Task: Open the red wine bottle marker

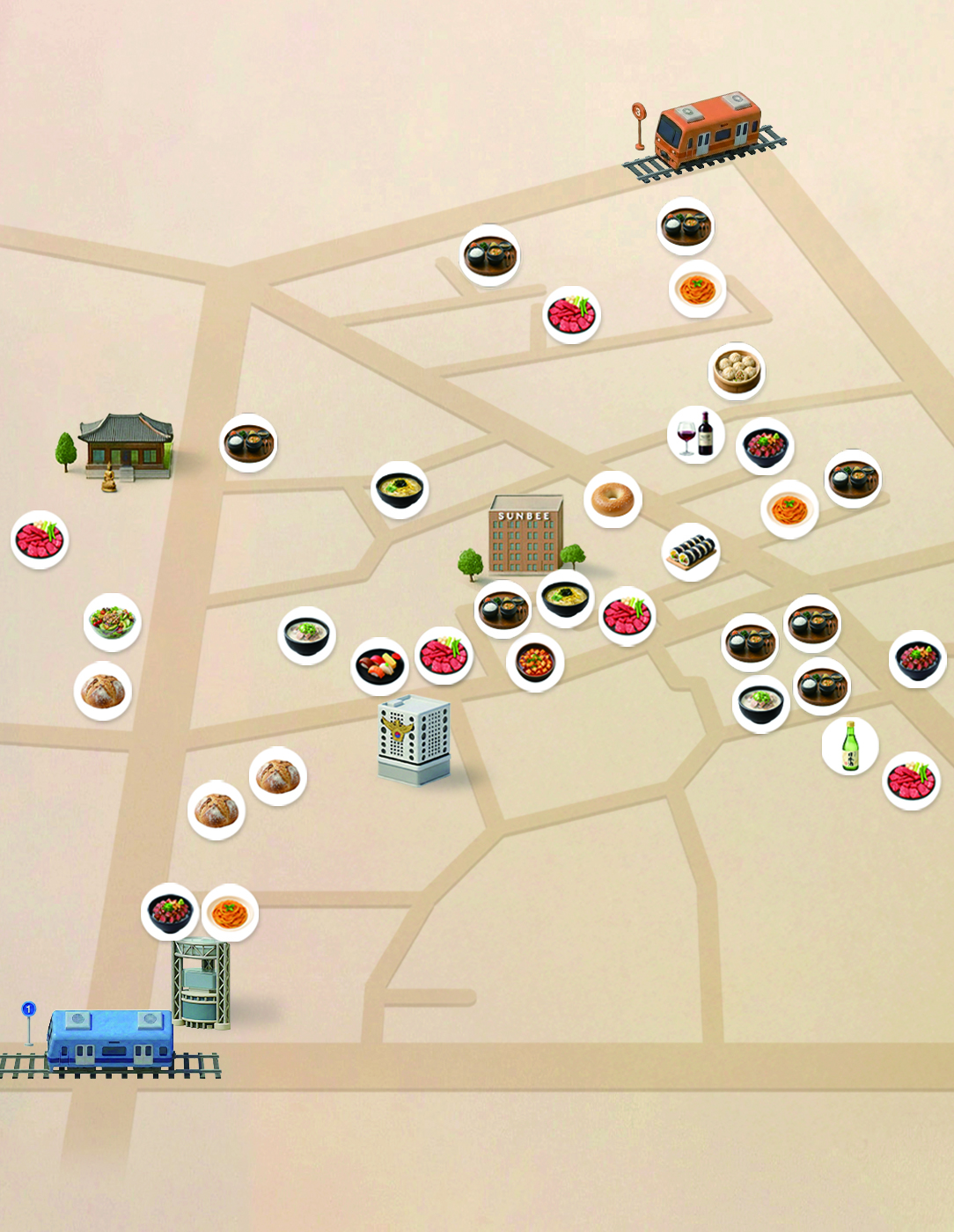Action: click(695, 435)
